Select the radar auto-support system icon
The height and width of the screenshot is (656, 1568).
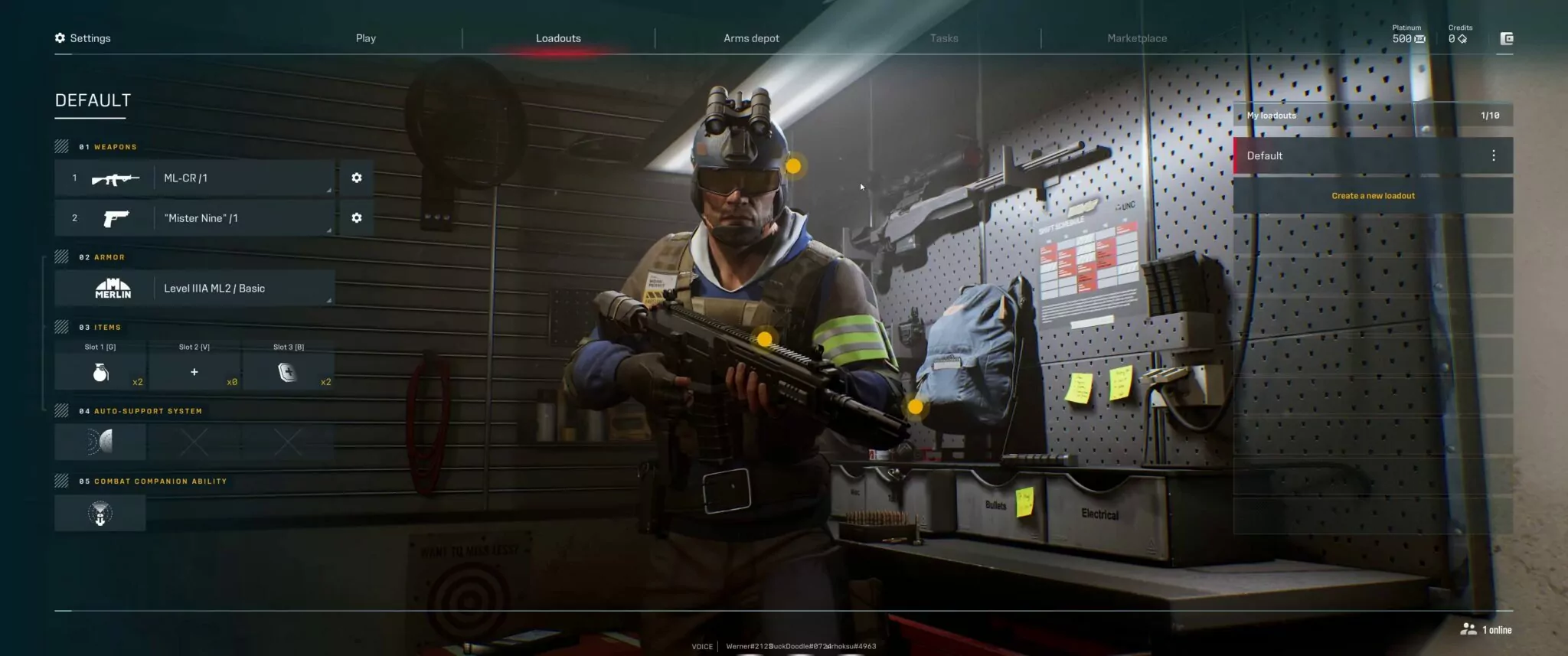100,442
